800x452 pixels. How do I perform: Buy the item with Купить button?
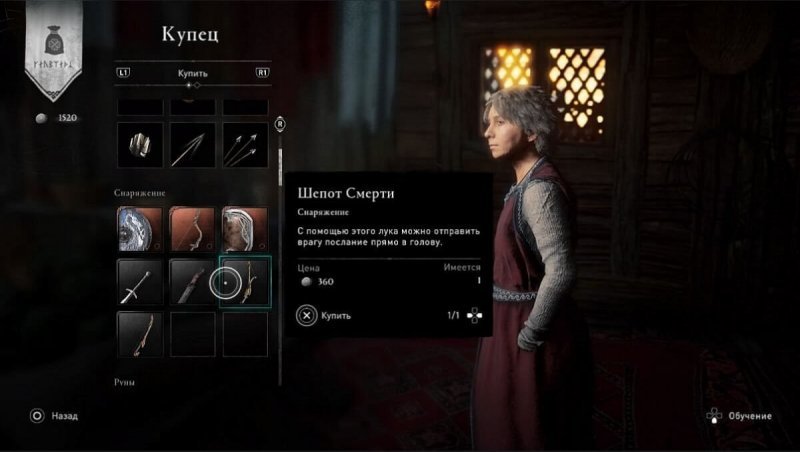point(323,315)
